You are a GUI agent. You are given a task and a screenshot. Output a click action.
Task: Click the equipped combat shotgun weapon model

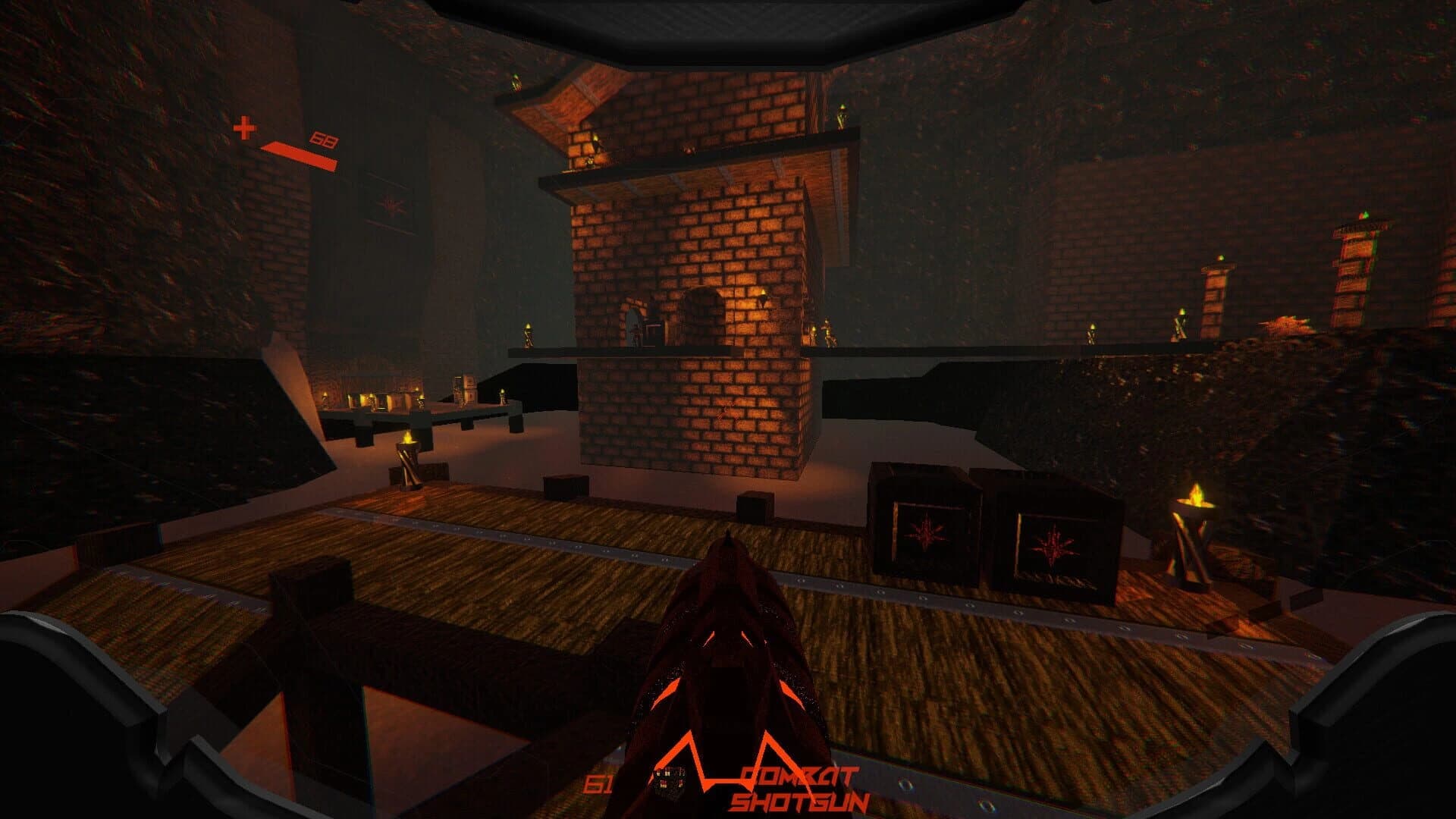point(732,667)
